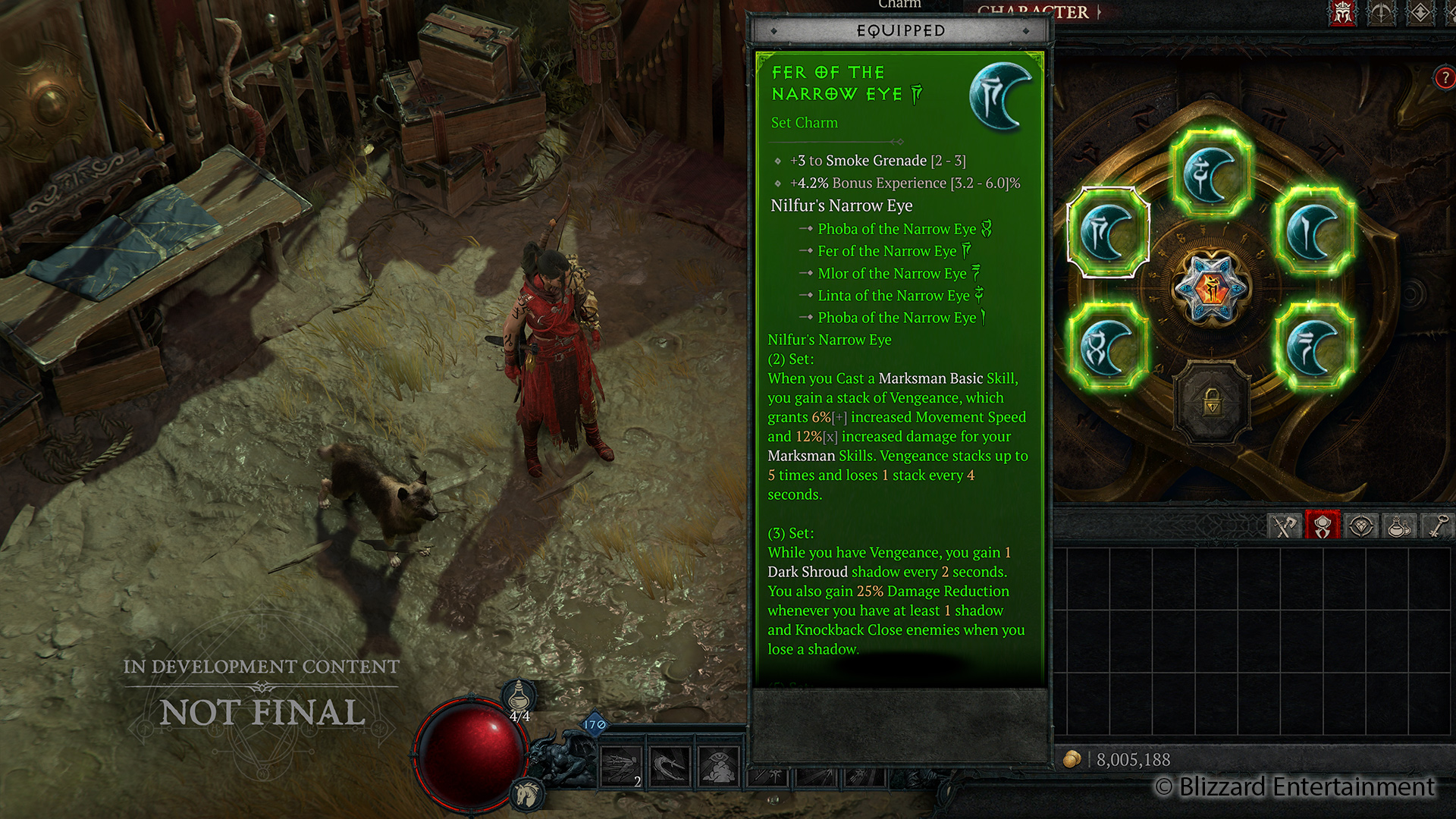This screenshot has width=1456, height=819.
Task: Switch to the diamond icon tab at top
Action: click(1420, 13)
